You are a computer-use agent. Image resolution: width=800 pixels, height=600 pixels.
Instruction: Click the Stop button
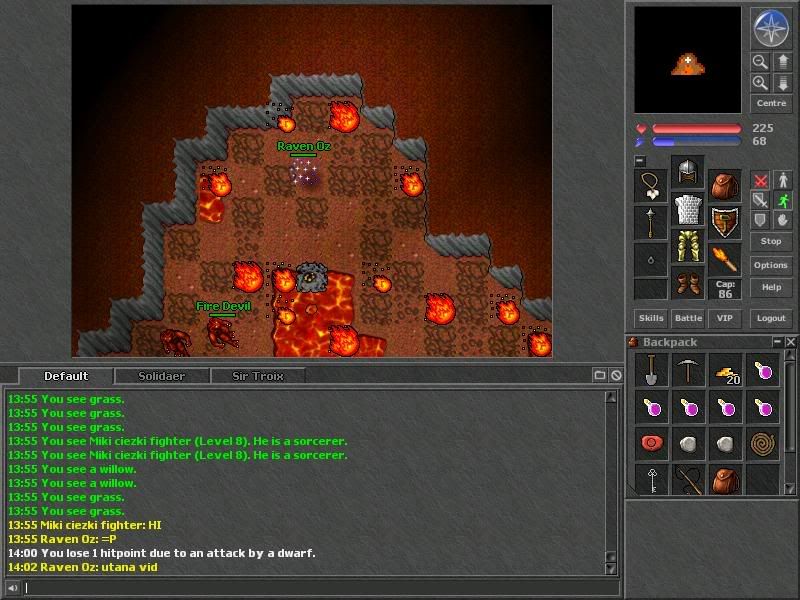pyautogui.click(x=771, y=241)
